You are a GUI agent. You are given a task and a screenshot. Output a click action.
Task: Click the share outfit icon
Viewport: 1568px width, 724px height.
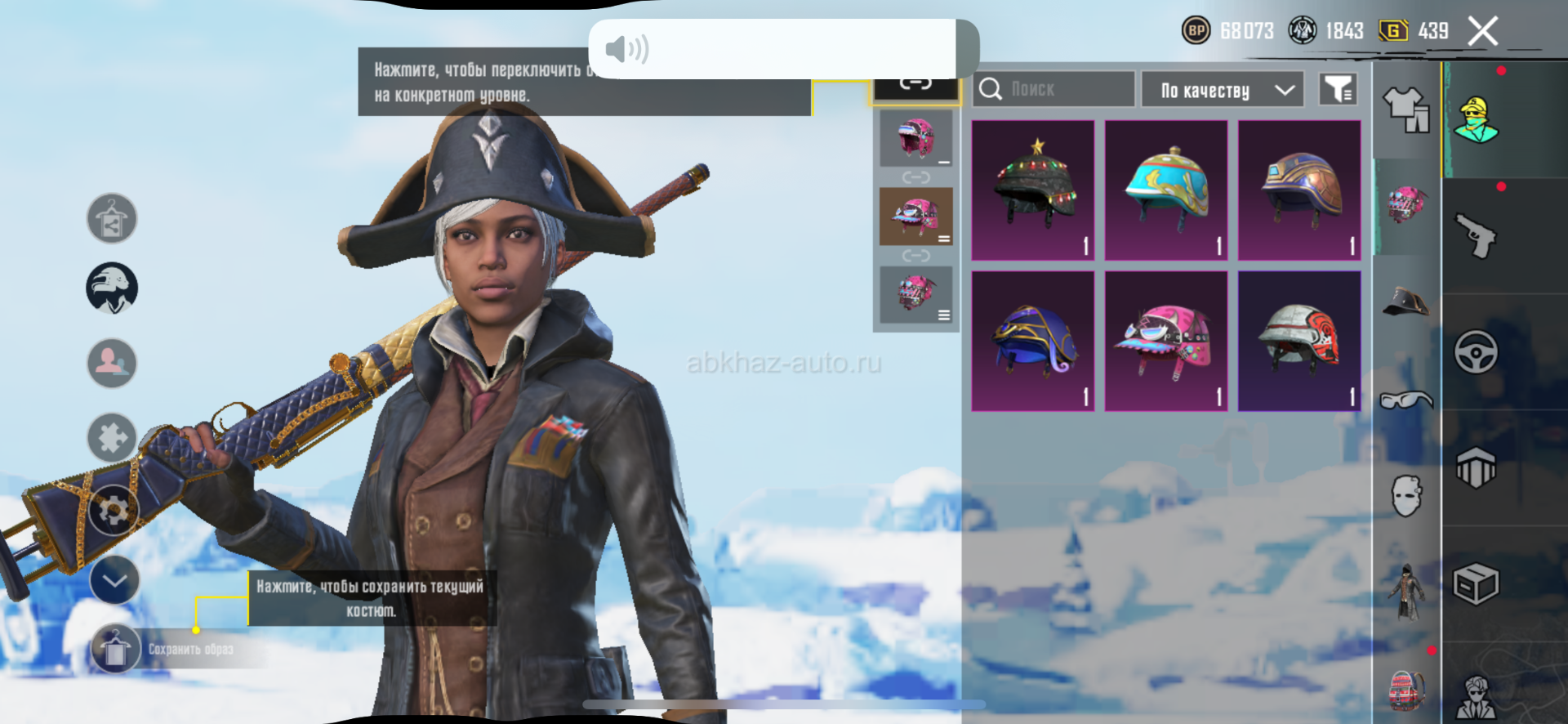click(112, 219)
